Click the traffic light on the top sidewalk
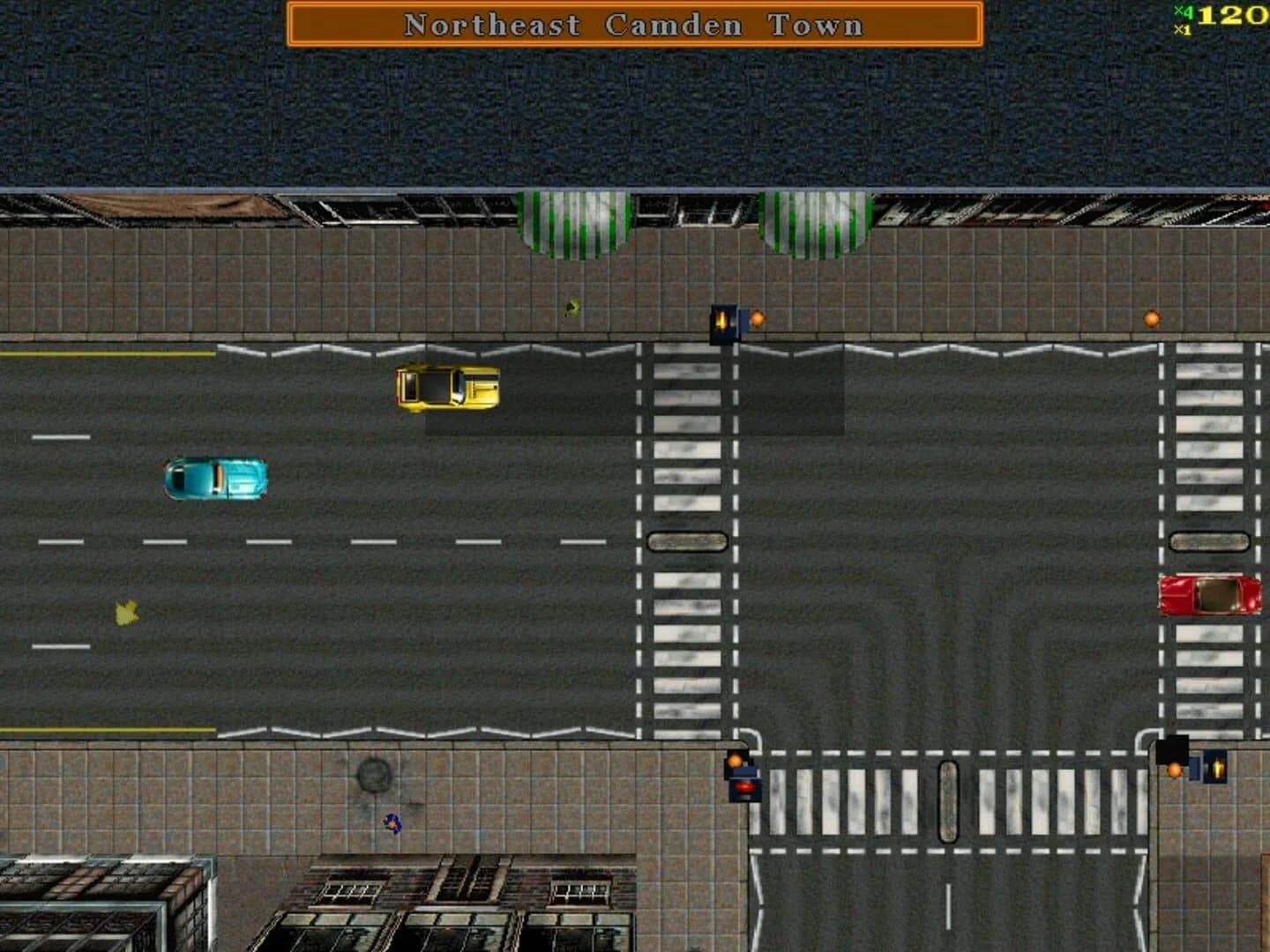Viewport: 1270px width, 952px height. click(x=721, y=324)
